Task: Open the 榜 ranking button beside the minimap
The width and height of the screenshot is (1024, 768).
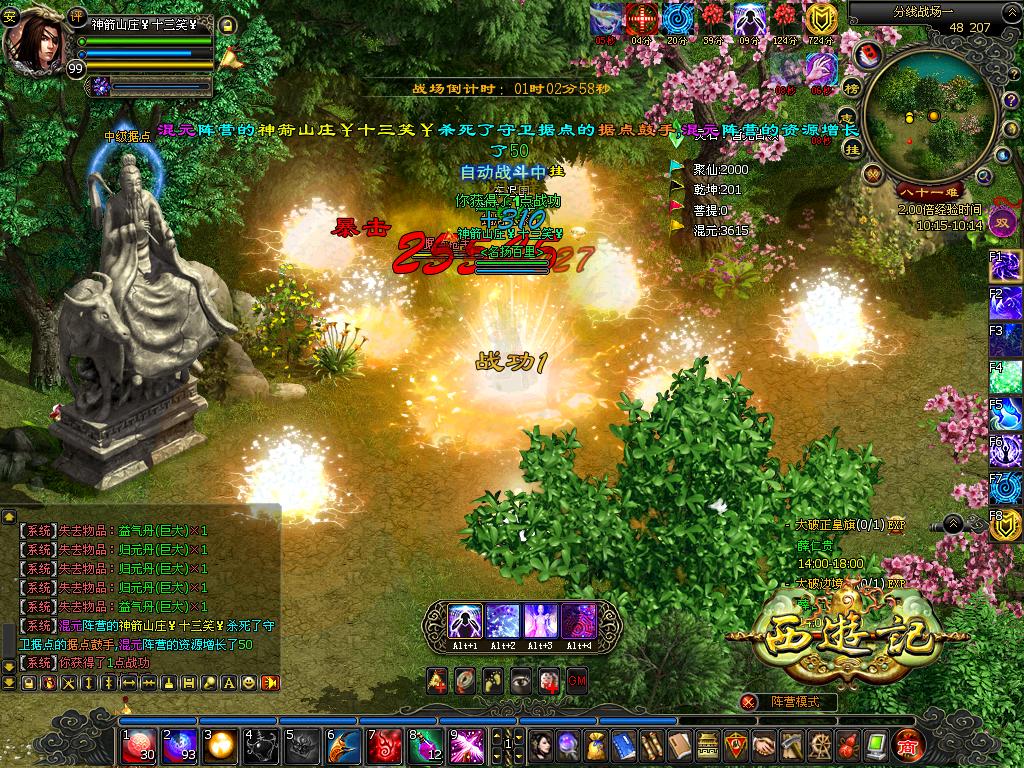Action: (852, 87)
